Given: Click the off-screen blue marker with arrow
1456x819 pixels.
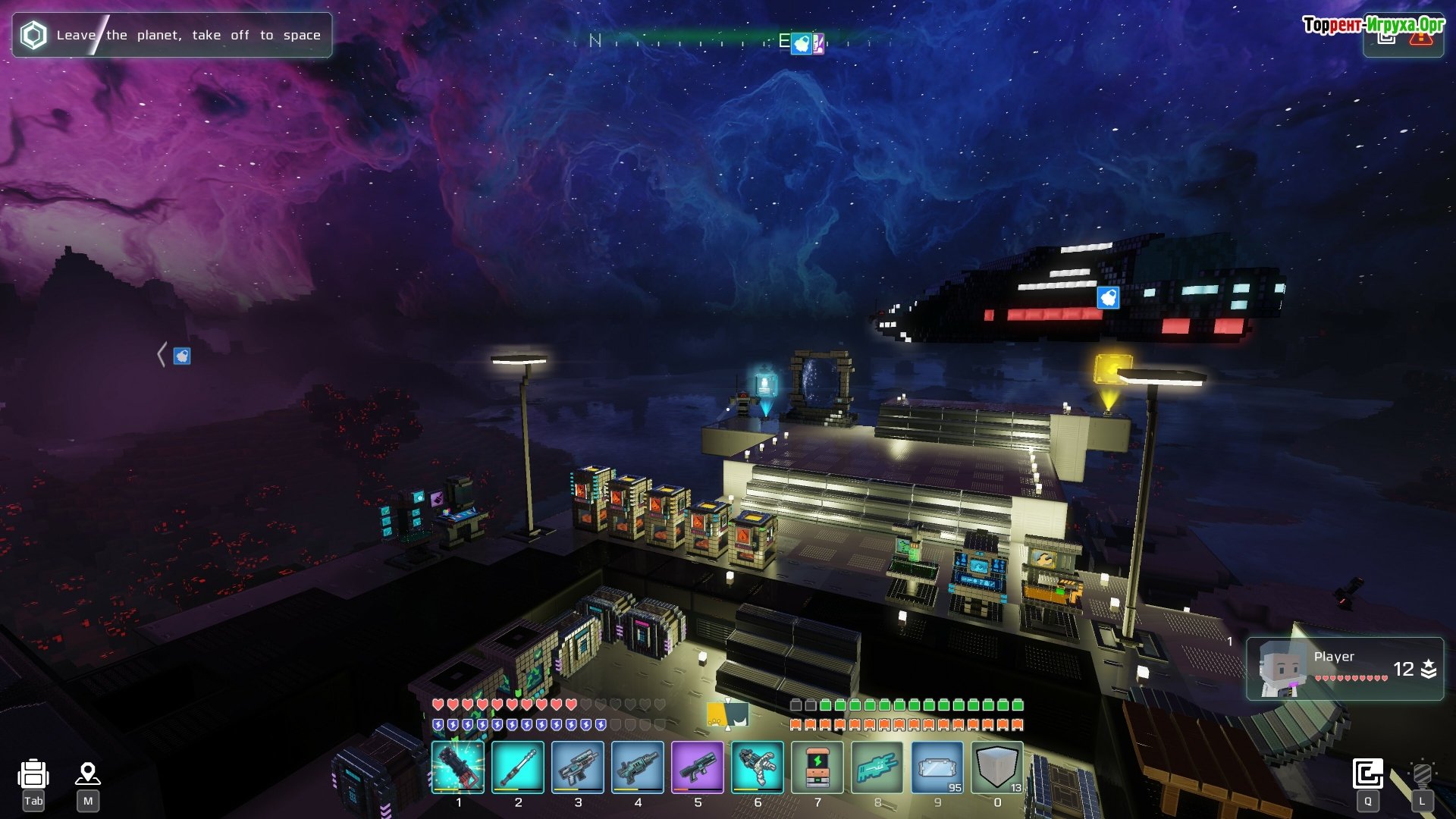Looking at the screenshot, I should point(181,356).
